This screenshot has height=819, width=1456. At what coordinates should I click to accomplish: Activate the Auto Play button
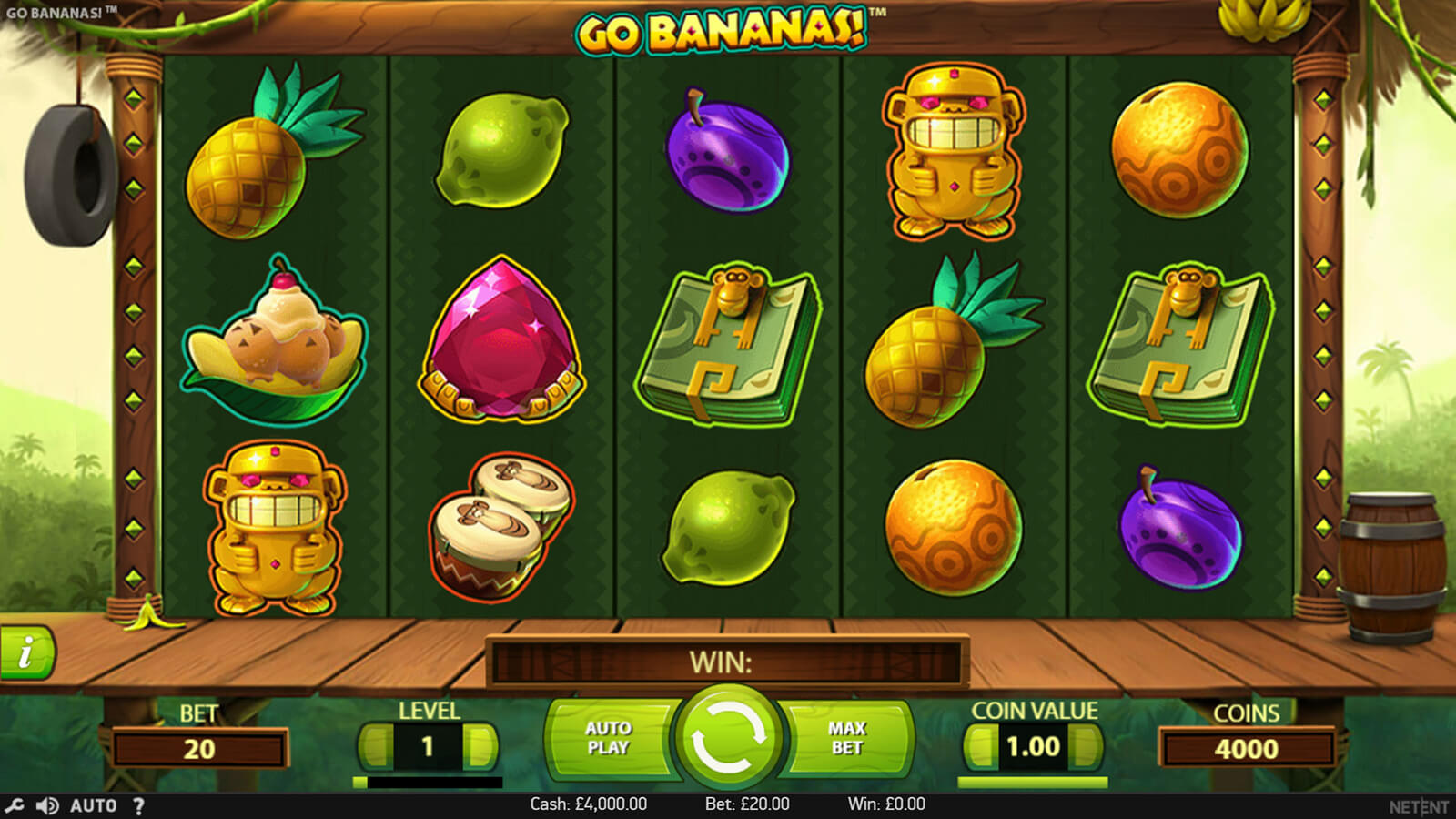(x=608, y=738)
